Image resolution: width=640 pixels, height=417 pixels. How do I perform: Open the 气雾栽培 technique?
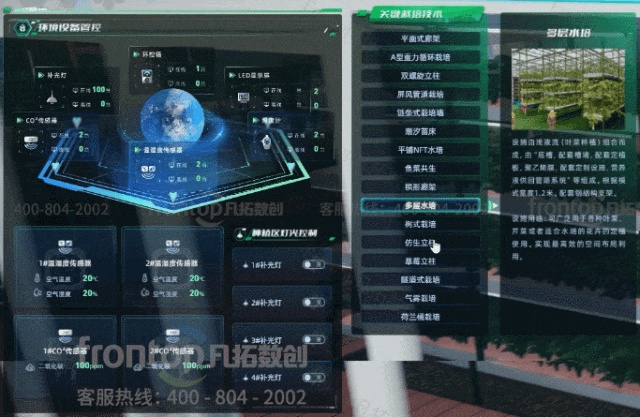coord(422,298)
